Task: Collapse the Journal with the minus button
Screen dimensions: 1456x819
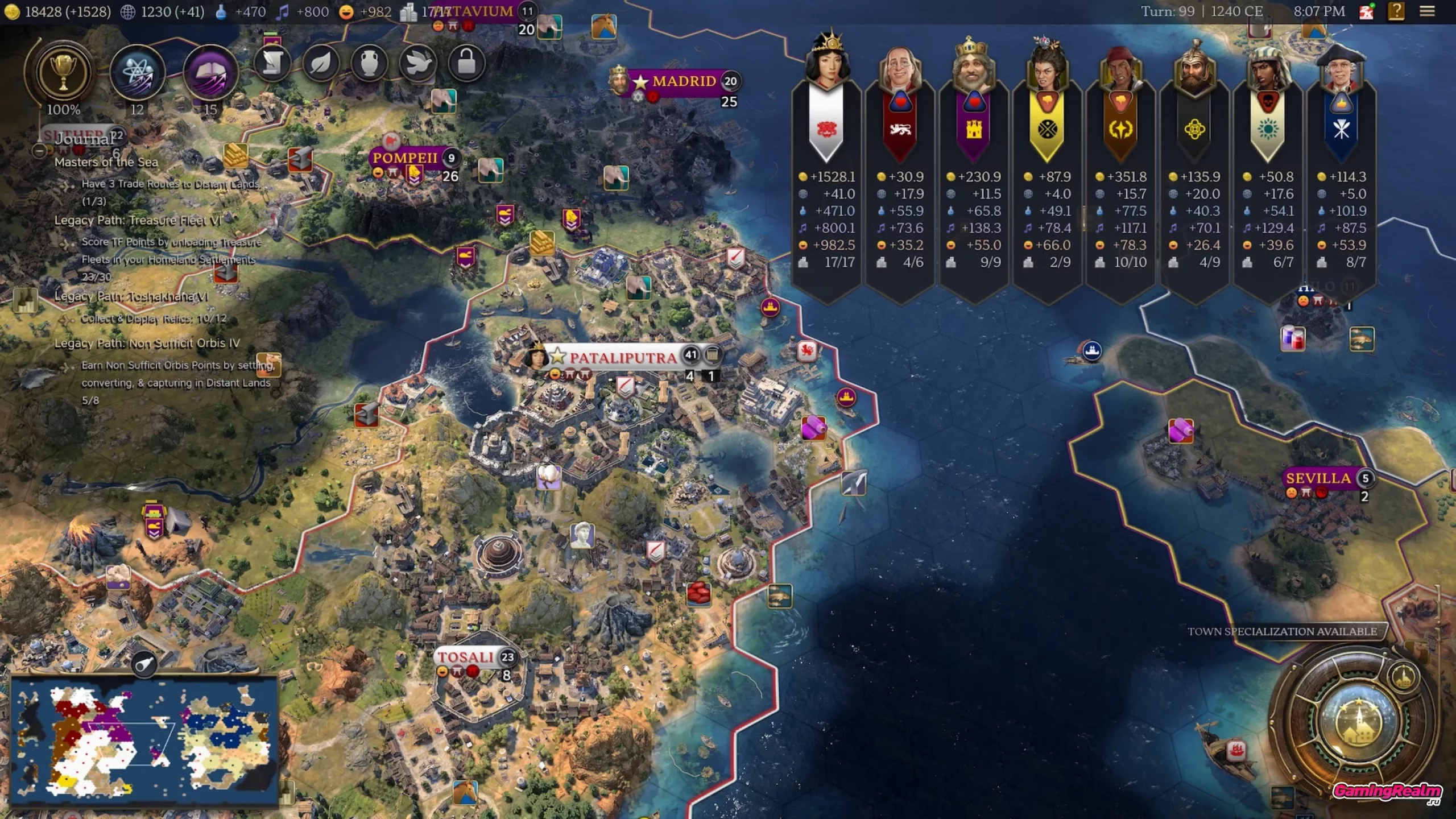Action: (39, 151)
